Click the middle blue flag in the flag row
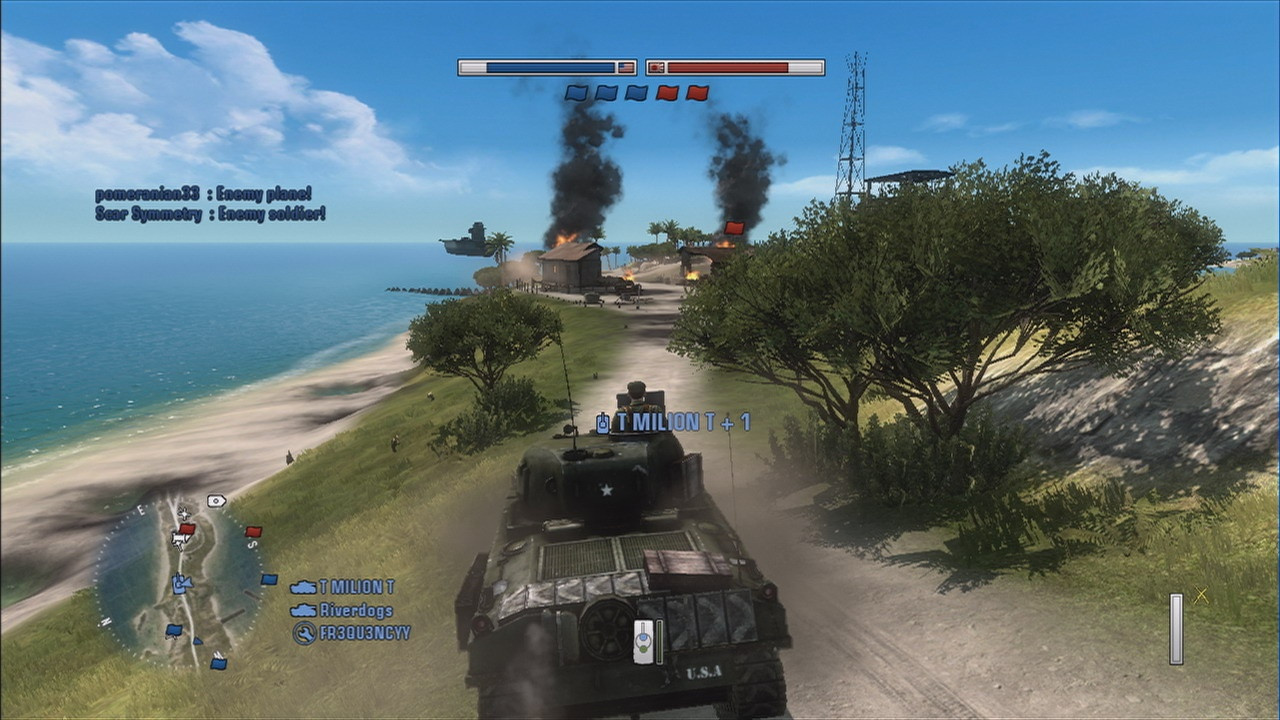 (x=606, y=92)
